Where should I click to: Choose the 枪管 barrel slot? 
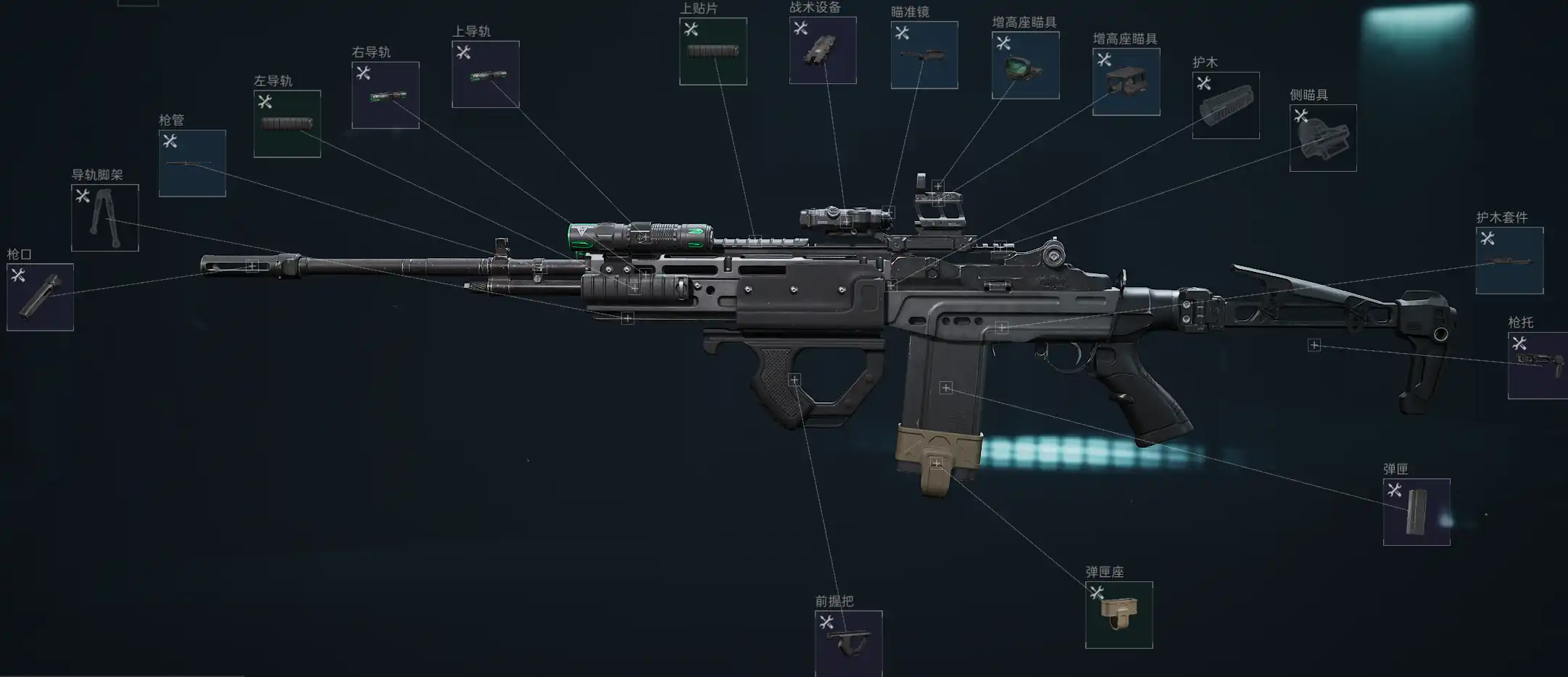click(192, 163)
